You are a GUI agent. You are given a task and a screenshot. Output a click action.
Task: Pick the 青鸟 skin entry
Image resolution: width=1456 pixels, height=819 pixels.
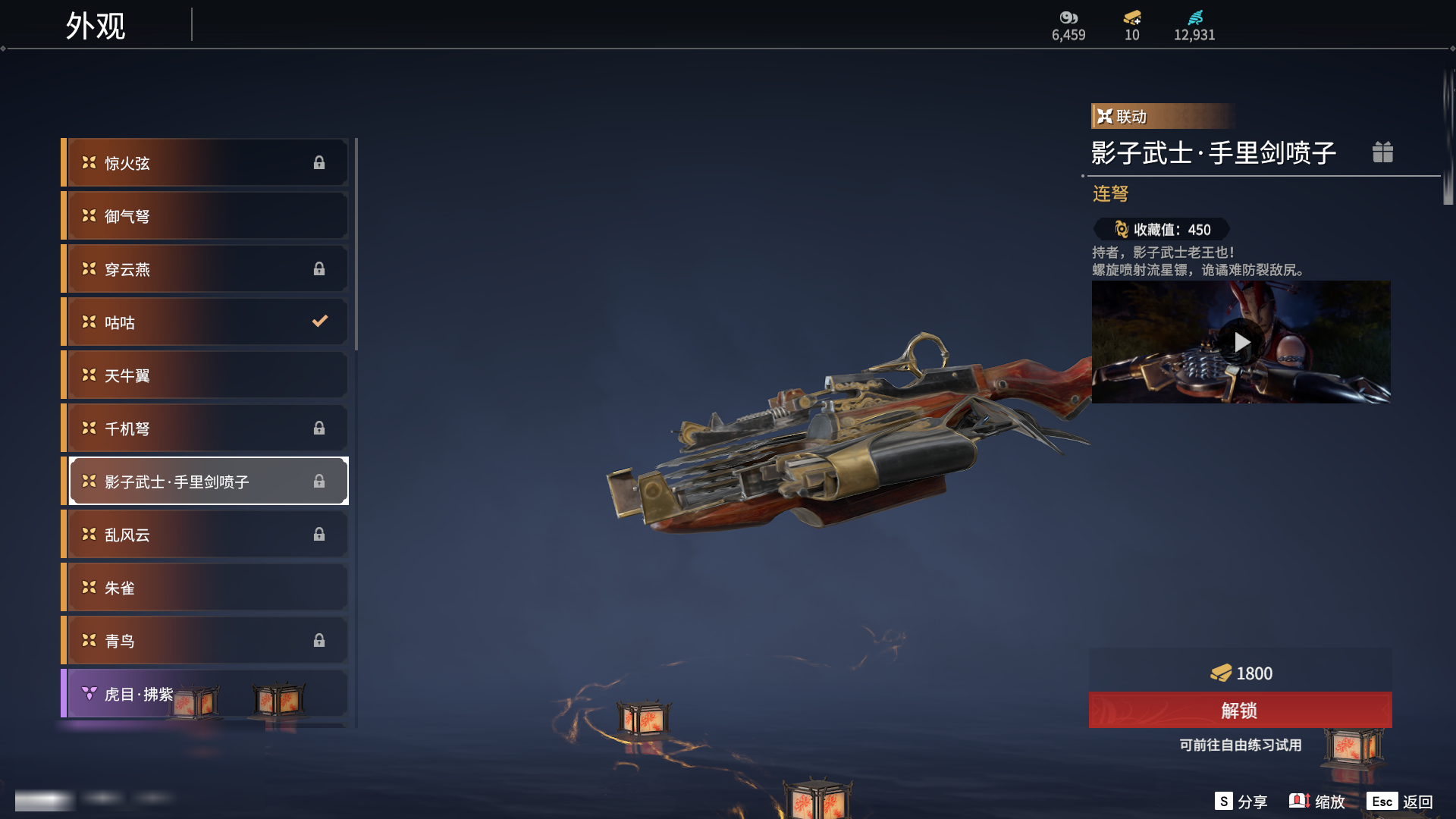tap(205, 641)
